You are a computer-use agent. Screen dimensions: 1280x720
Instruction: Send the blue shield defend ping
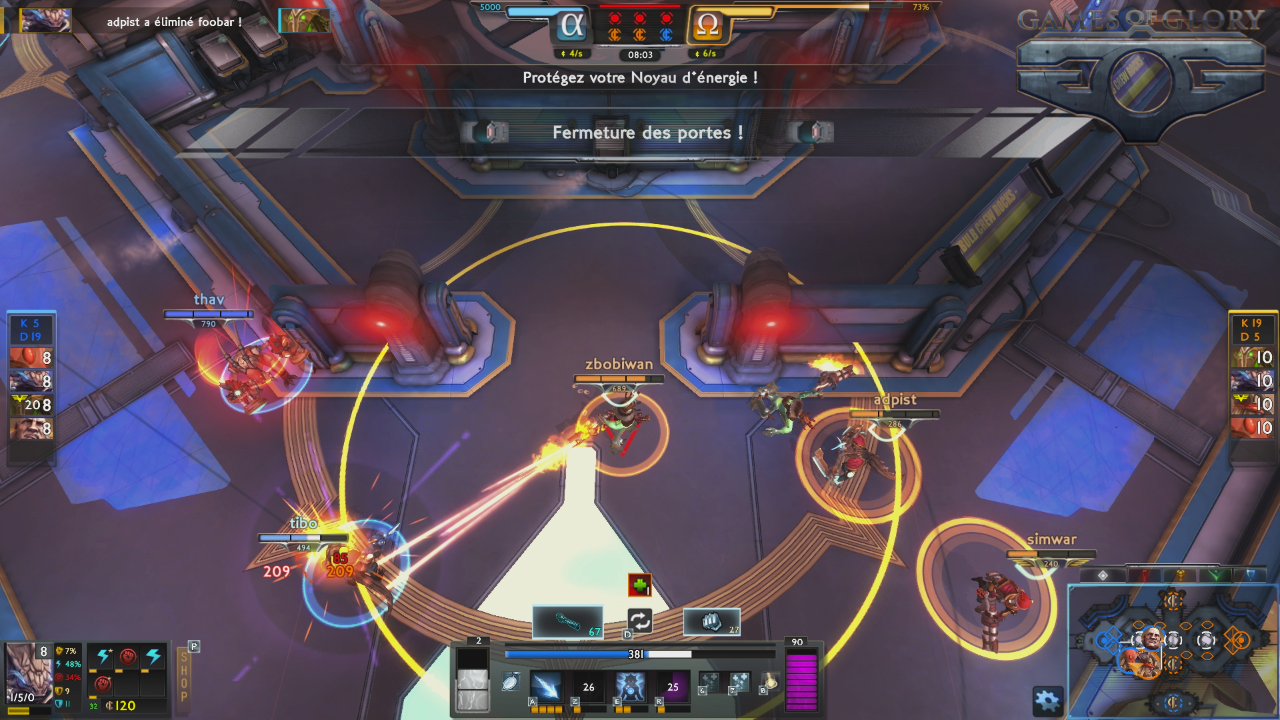1249,575
